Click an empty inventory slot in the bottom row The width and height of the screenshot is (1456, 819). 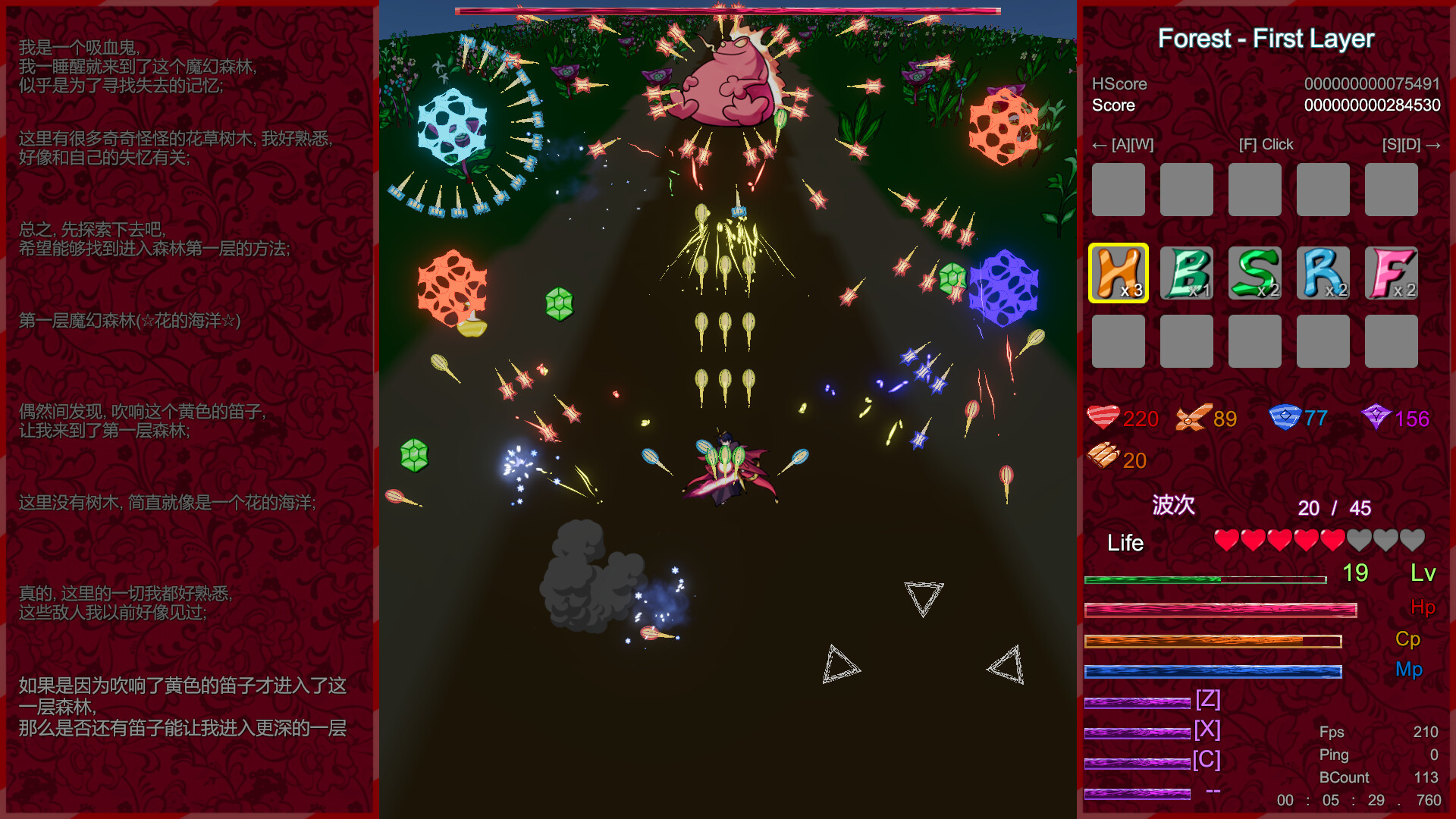pos(1119,341)
